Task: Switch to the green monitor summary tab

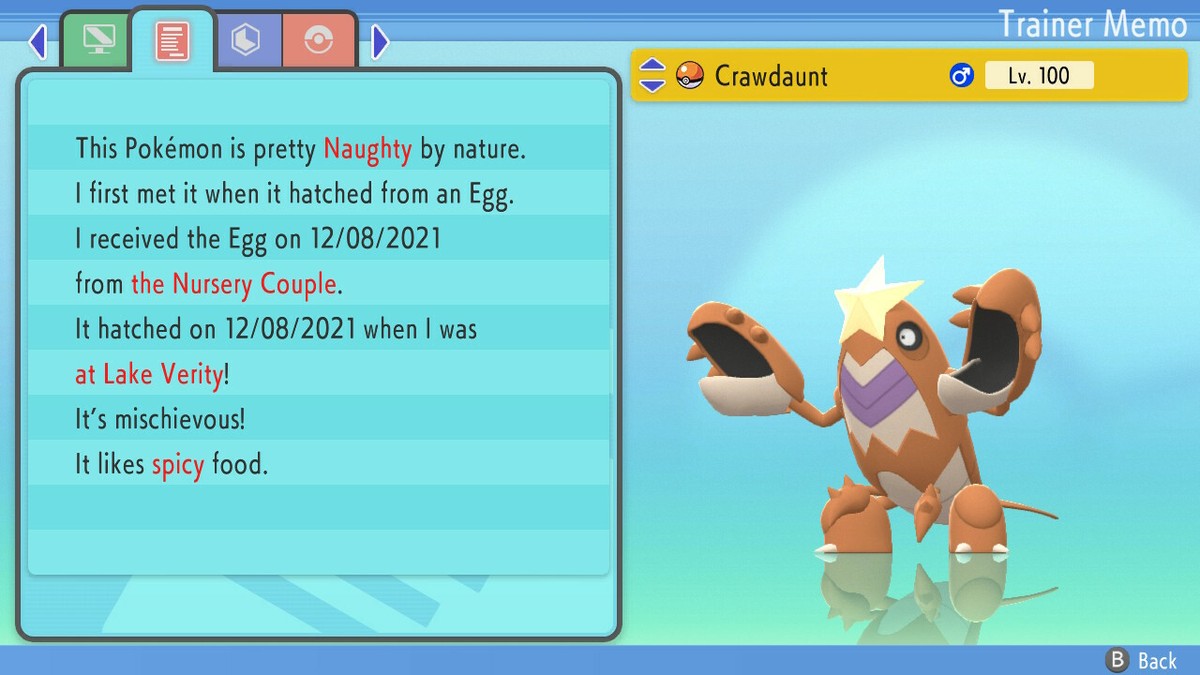Action: (96, 40)
